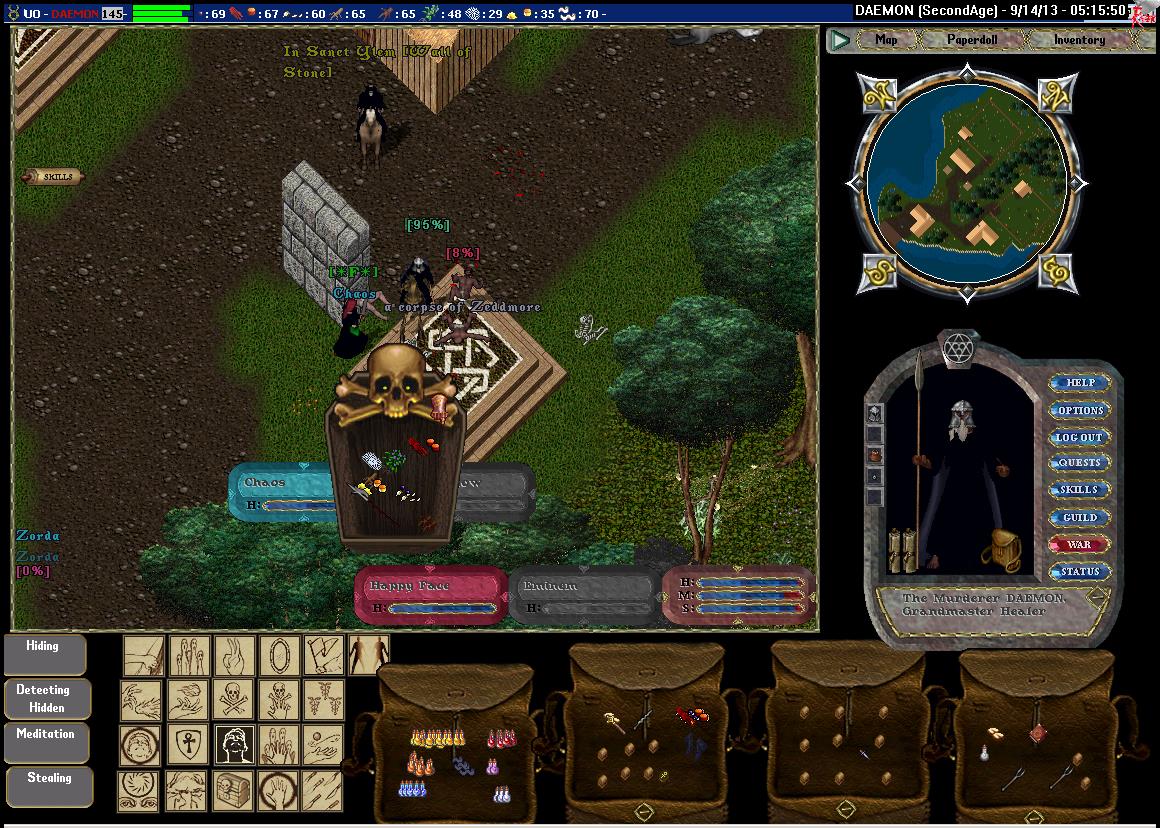The image size is (1160, 828).
Task: Open the STATUS button
Action: tap(1080, 571)
